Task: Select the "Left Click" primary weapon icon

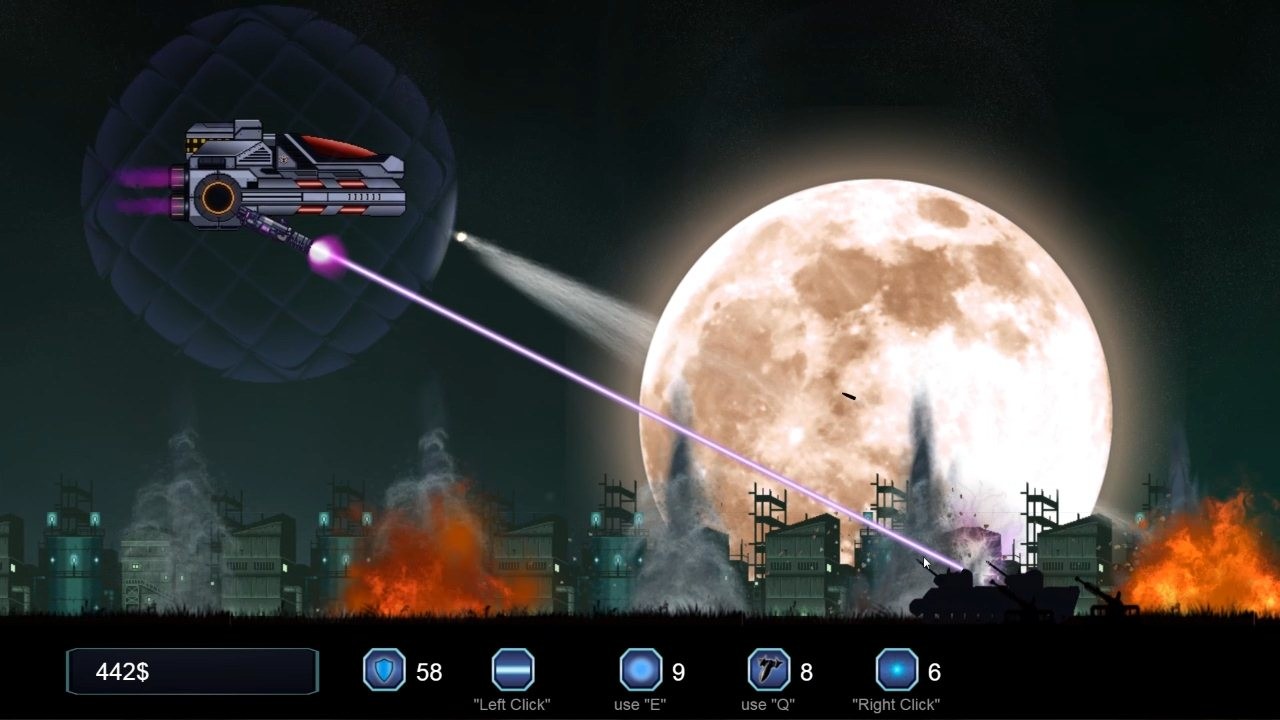Action: point(512,670)
